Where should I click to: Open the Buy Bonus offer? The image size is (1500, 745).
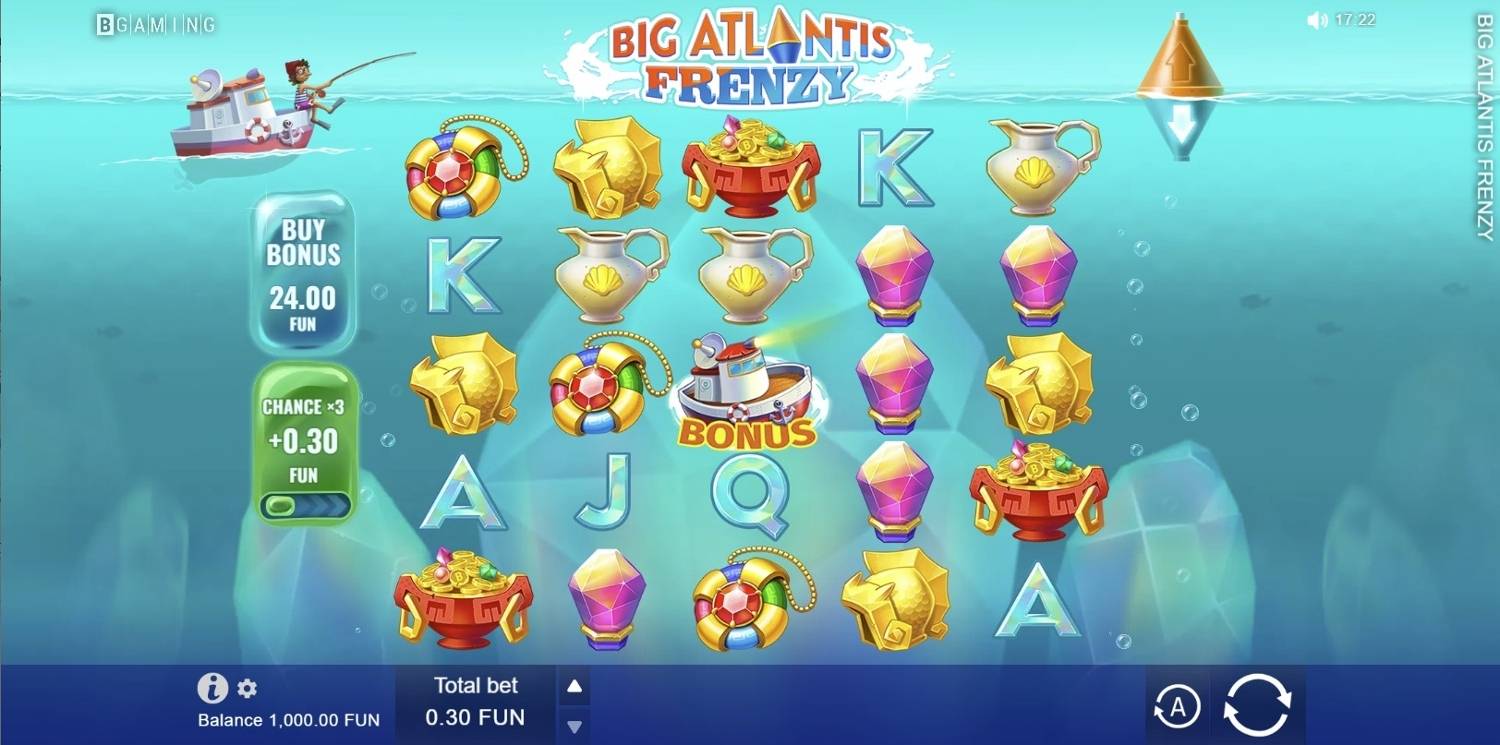tap(302, 271)
